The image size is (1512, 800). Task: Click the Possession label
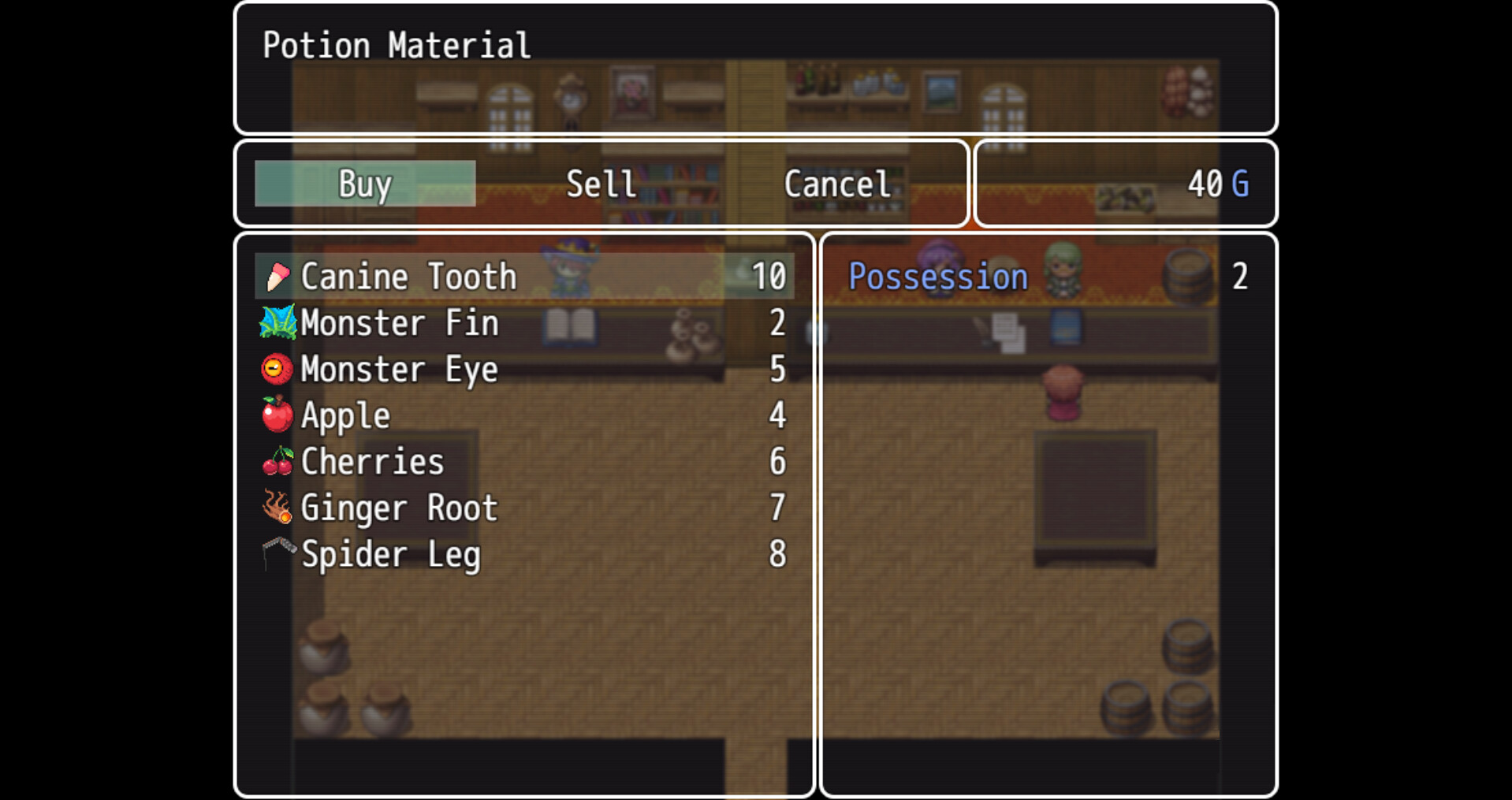pyautogui.click(x=937, y=276)
